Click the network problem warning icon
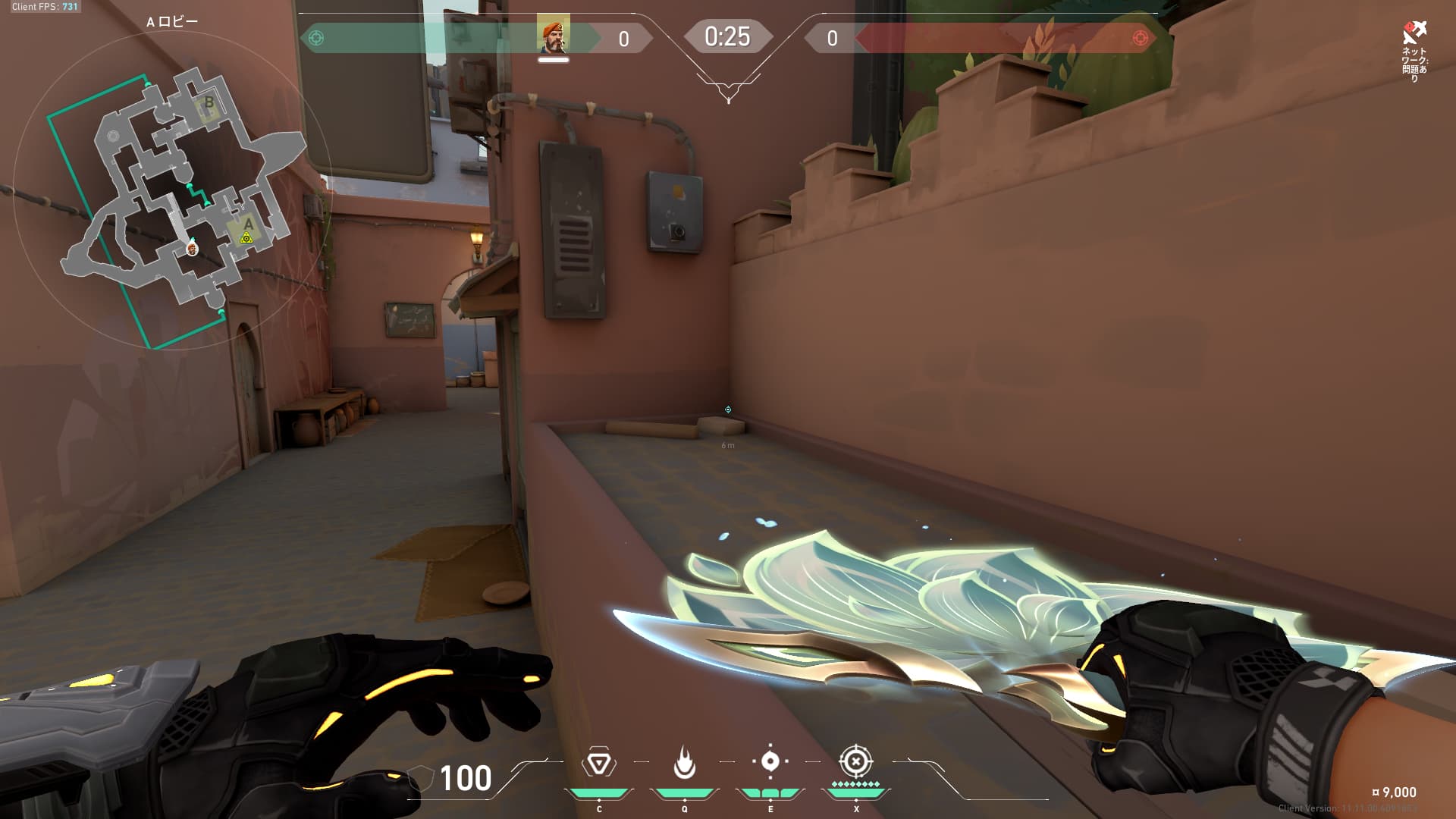 pyautogui.click(x=1414, y=33)
